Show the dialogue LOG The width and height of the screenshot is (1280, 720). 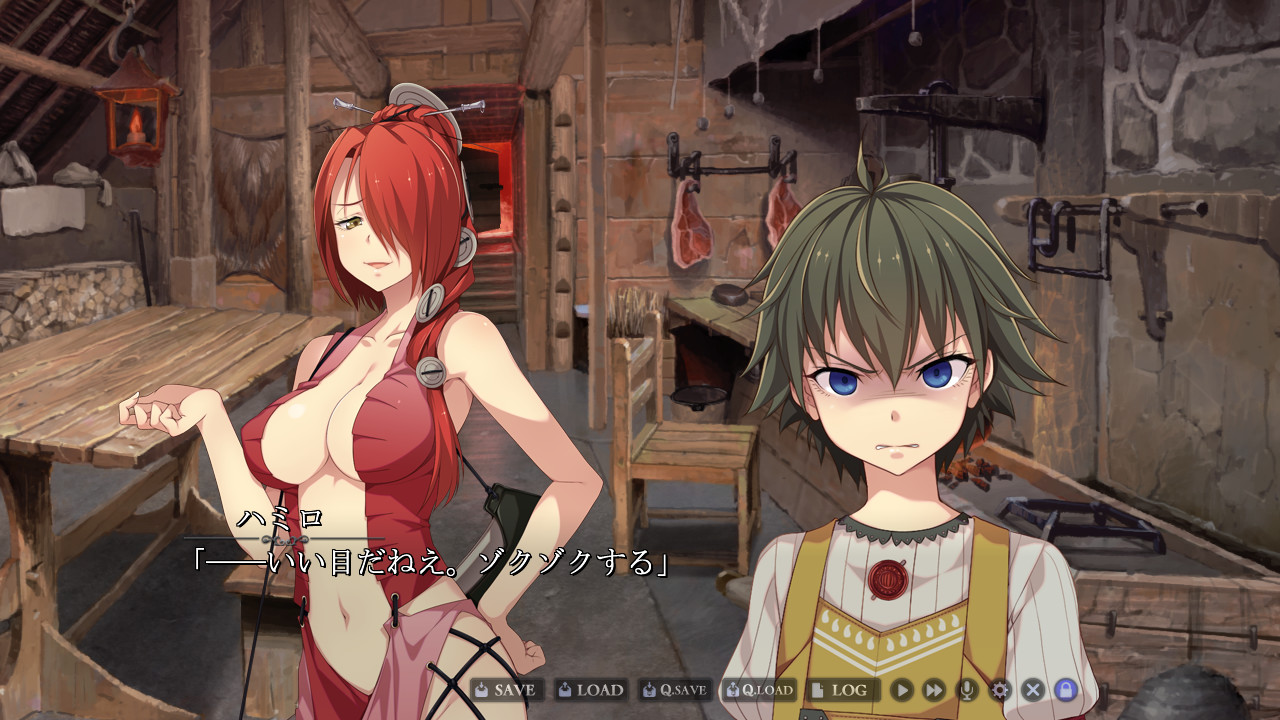coord(840,690)
